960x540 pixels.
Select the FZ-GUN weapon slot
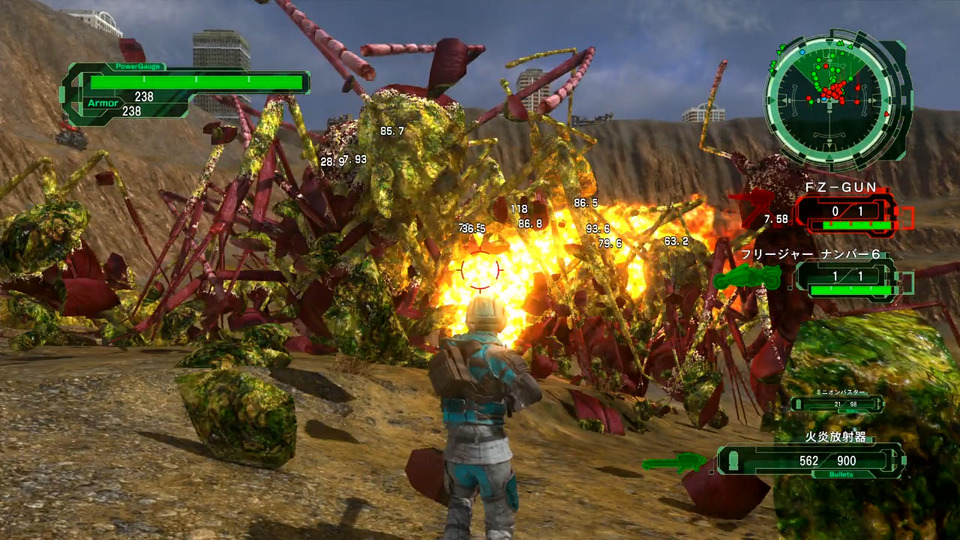tap(844, 213)
